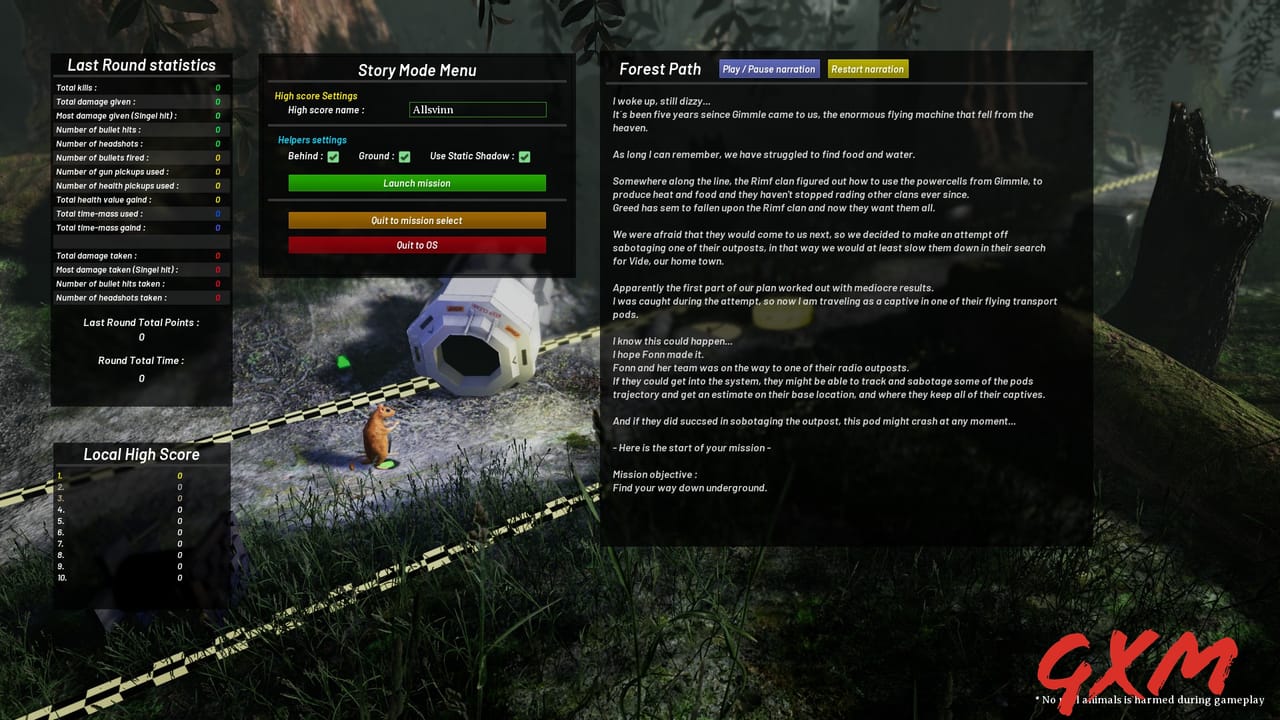Screen dimensions: 1280x720
Task: Select the Mission objective text
Action: click(x=688, y=481)
